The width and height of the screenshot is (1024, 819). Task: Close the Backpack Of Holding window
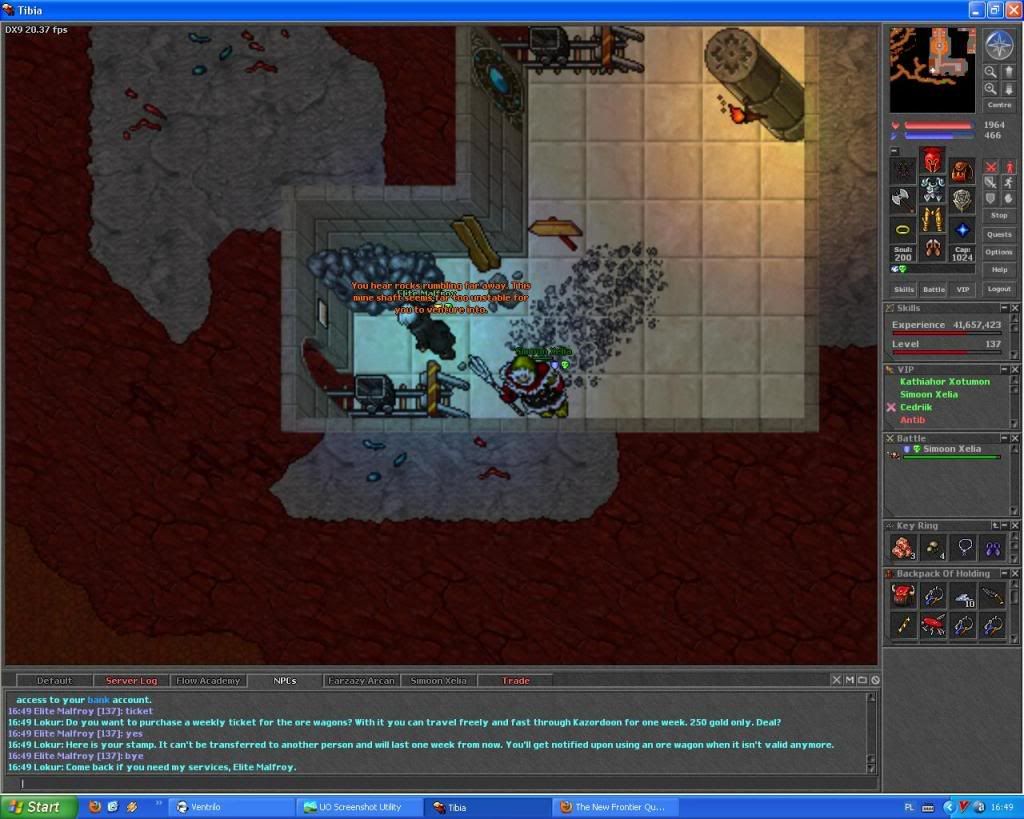pos(1015,574)
